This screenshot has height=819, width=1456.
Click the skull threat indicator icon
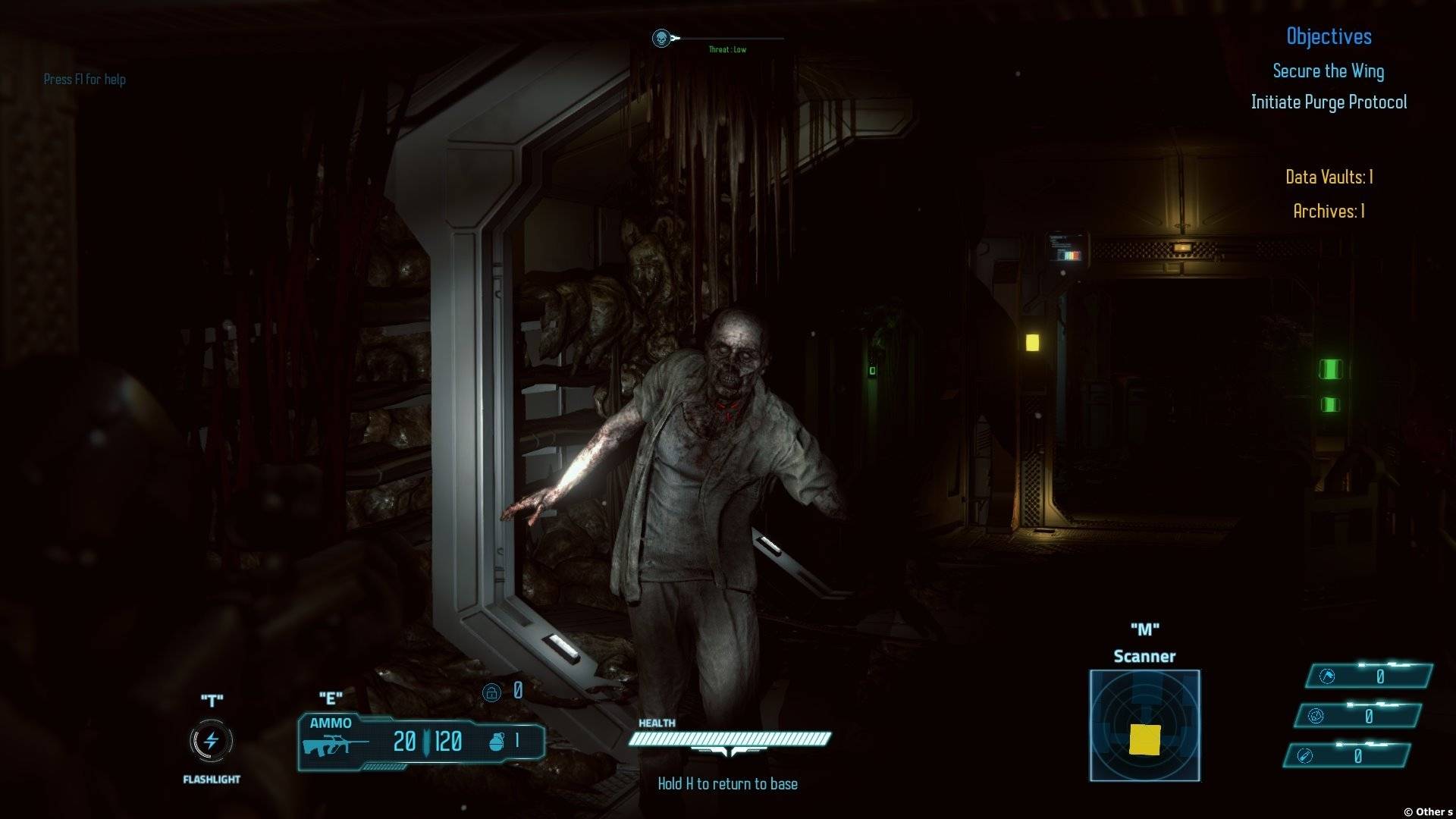coord(661,38)
